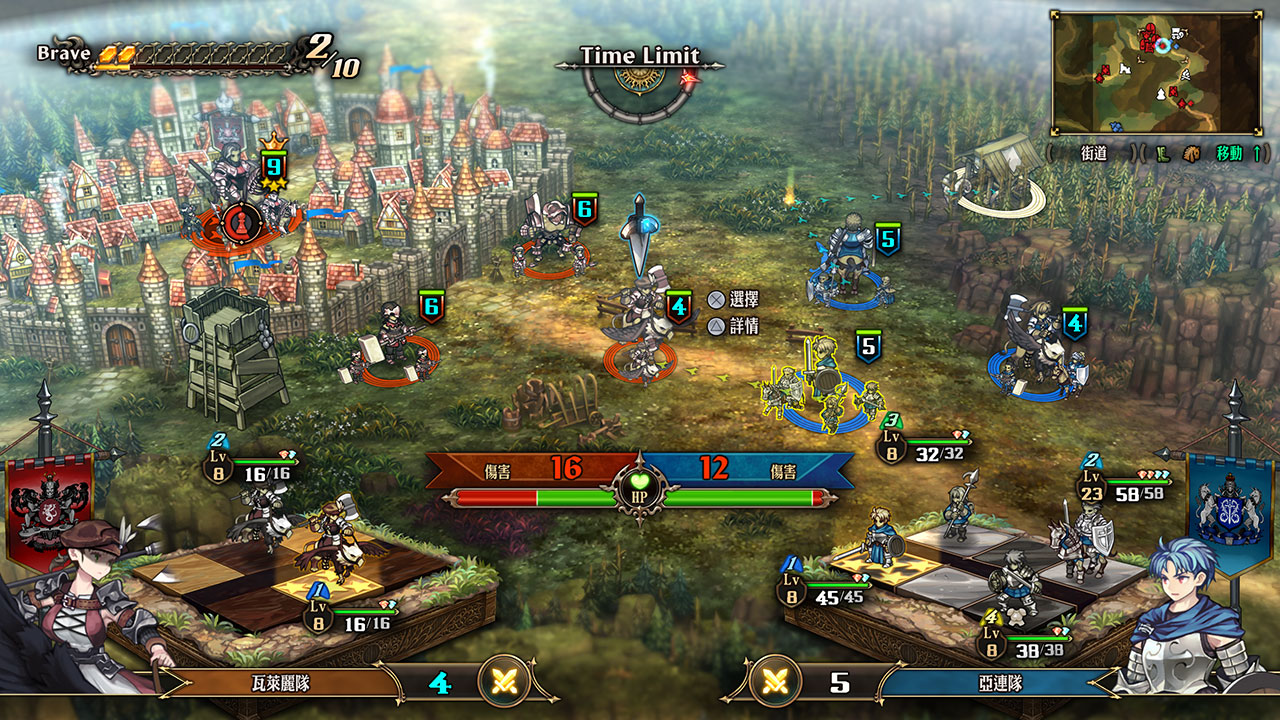Choose the enemy unit 6 outside the castle wall

click(550, 240)
